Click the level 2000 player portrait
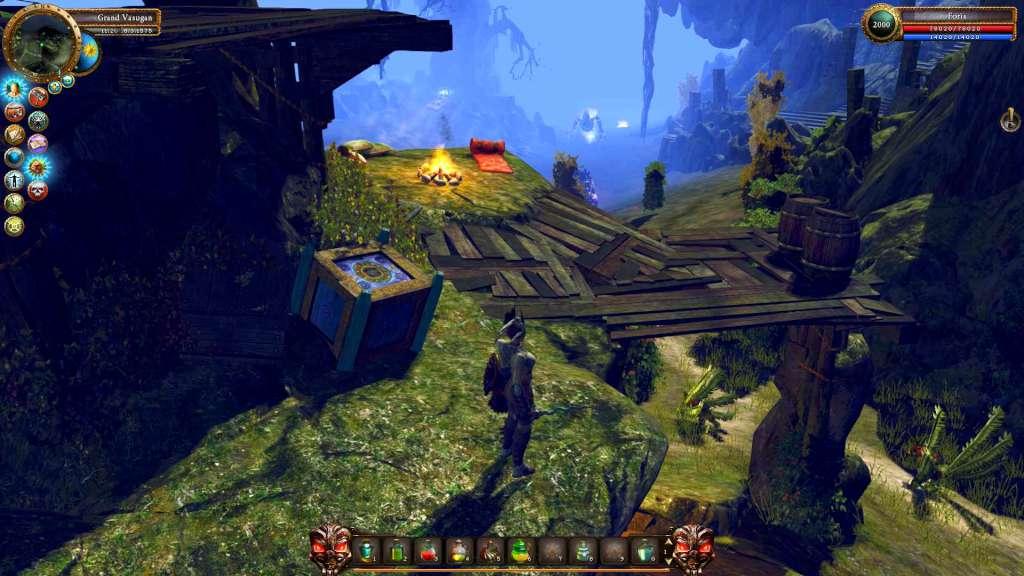Screen dimensions: 1024x576 pyautogui.click(x=881, y=24)
